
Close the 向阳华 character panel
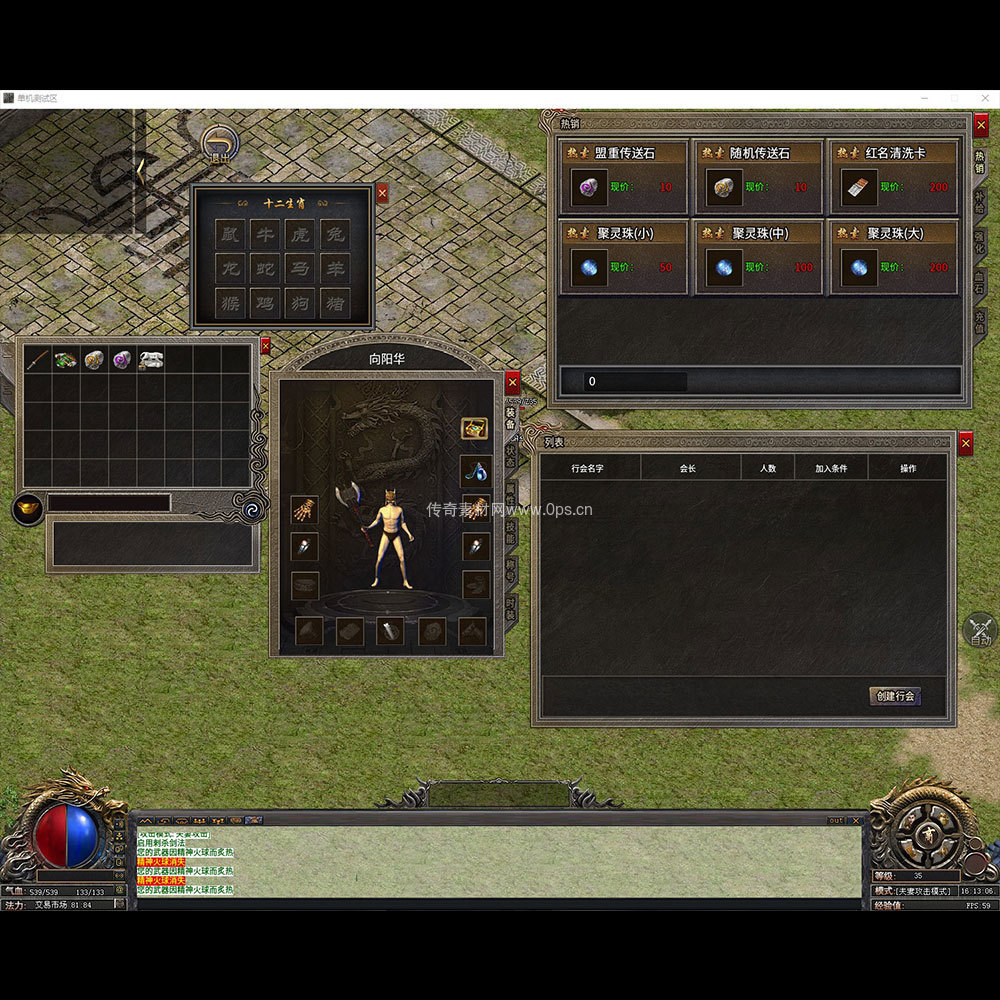[512, 383]
